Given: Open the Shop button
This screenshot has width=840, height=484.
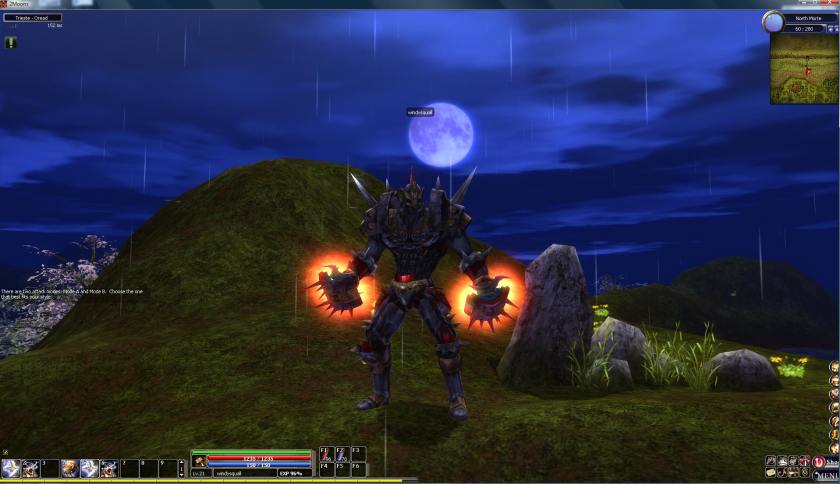Looking at the screenshot, I should pos(829,461).
